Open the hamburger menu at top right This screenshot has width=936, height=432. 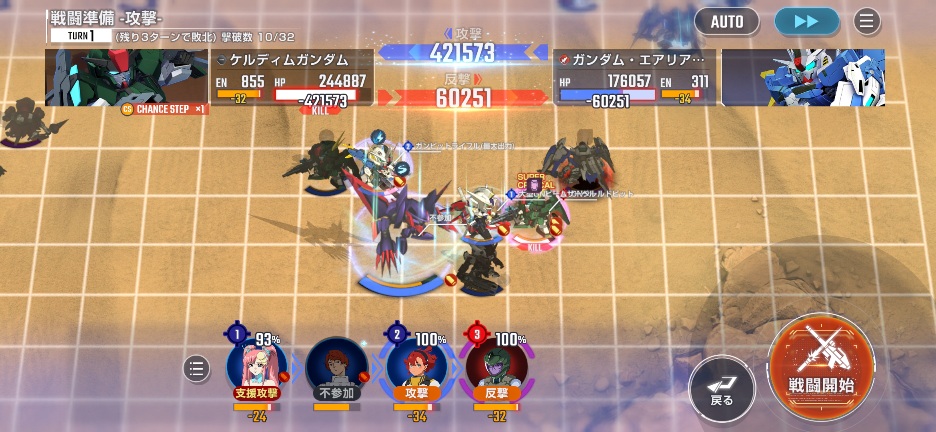point(866,20)
